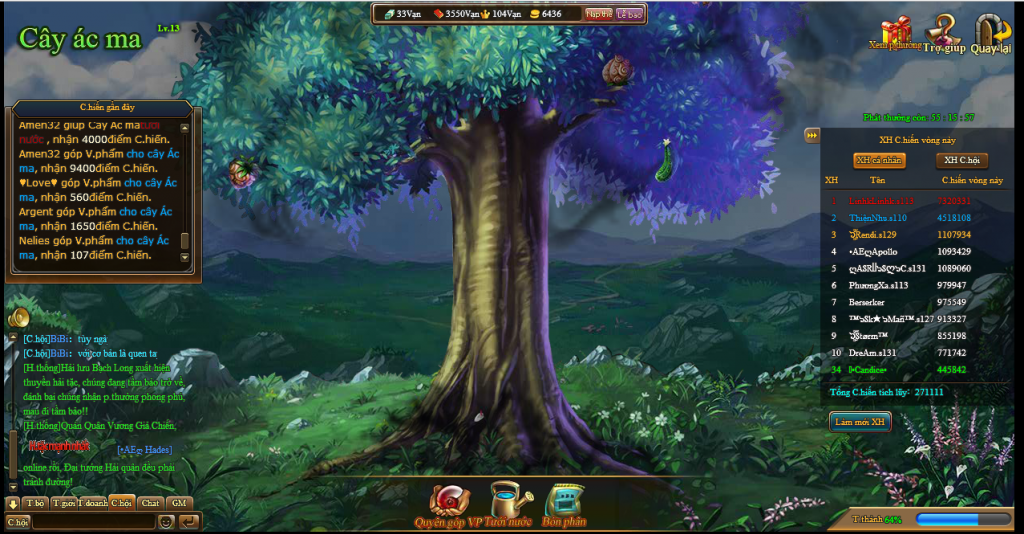Click the Nạp thẻ top-up button
The height and width of the screenshot is (534, 1024).
[599, 14]
